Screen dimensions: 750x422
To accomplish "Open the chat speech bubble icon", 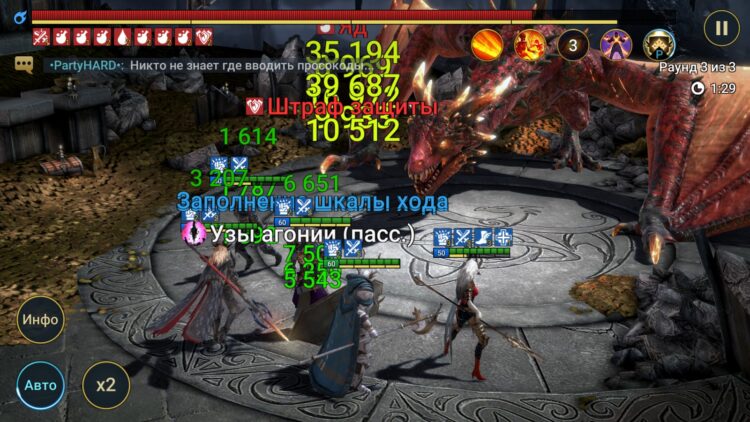I will (x=24, y=64).
